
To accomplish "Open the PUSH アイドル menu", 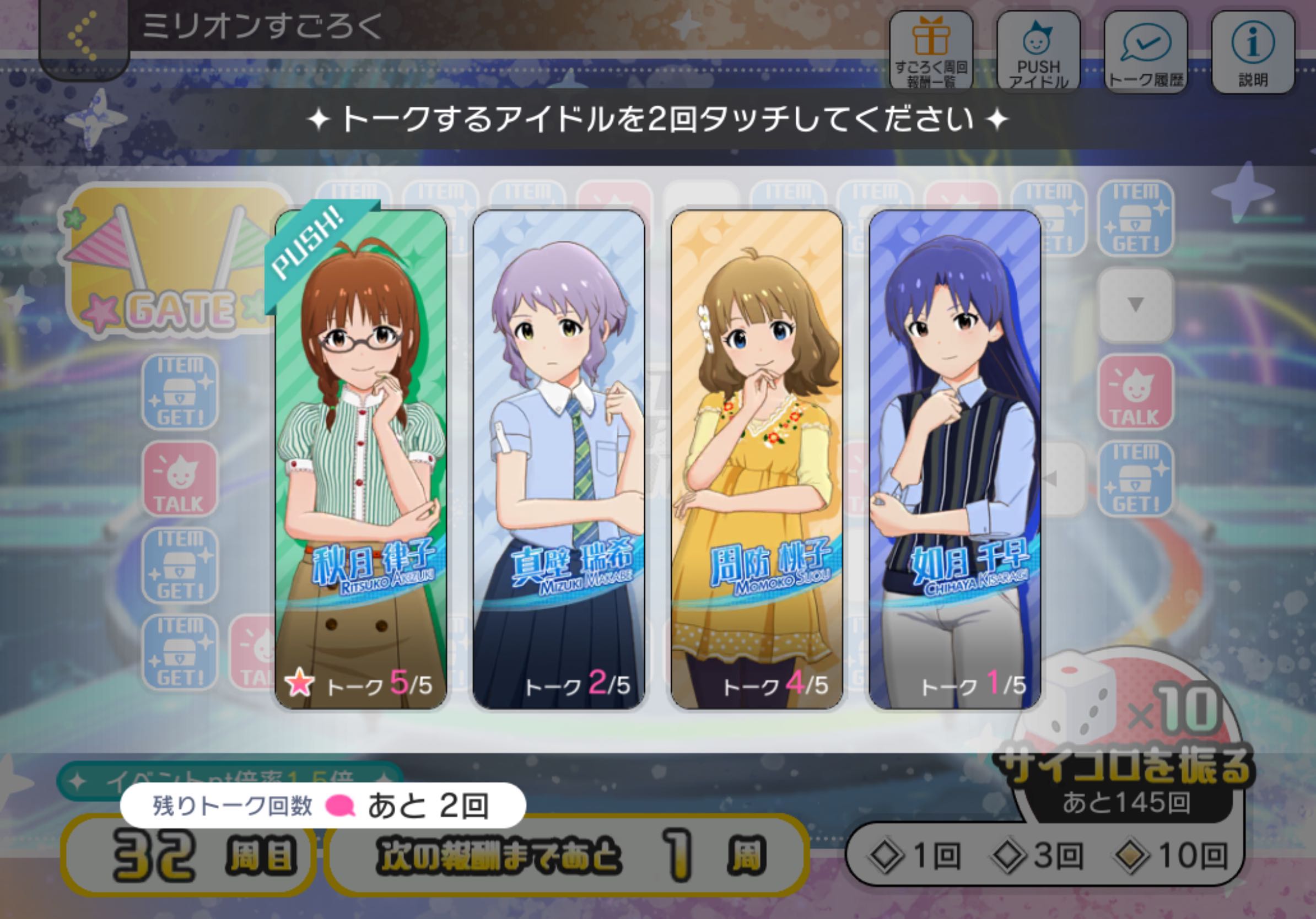I will 1038,52.
